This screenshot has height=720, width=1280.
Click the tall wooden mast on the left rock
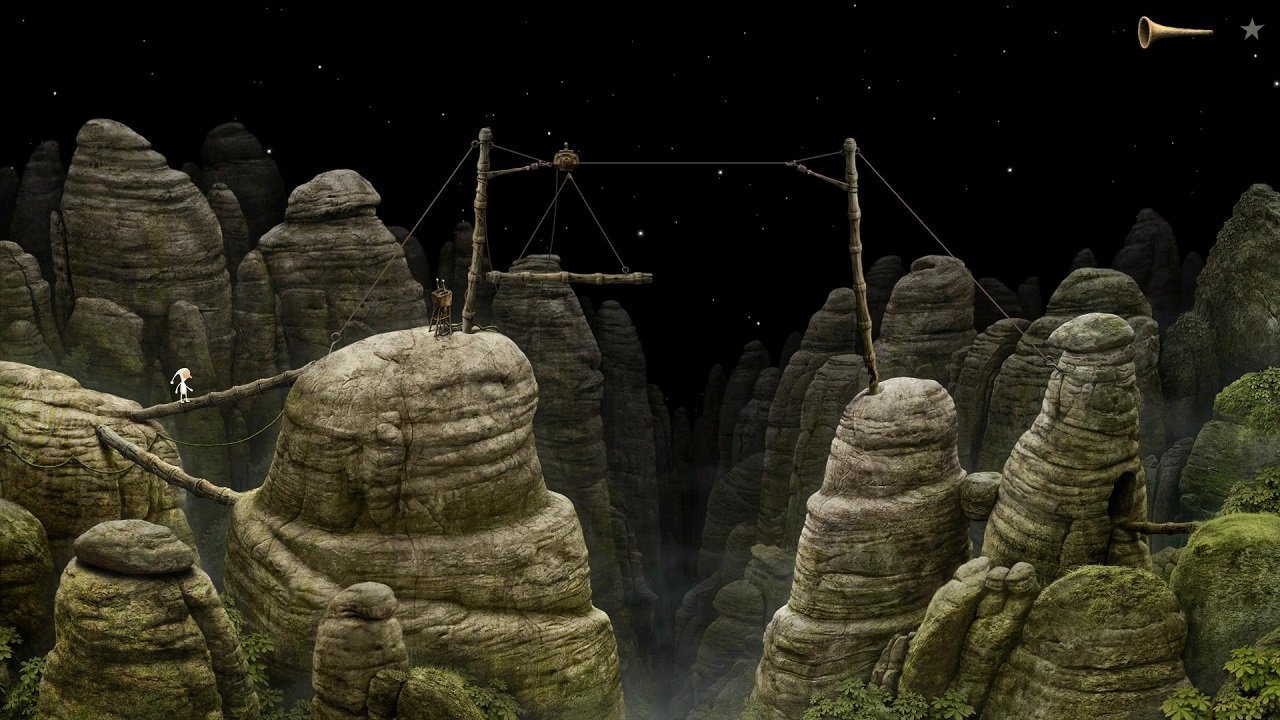480,230
